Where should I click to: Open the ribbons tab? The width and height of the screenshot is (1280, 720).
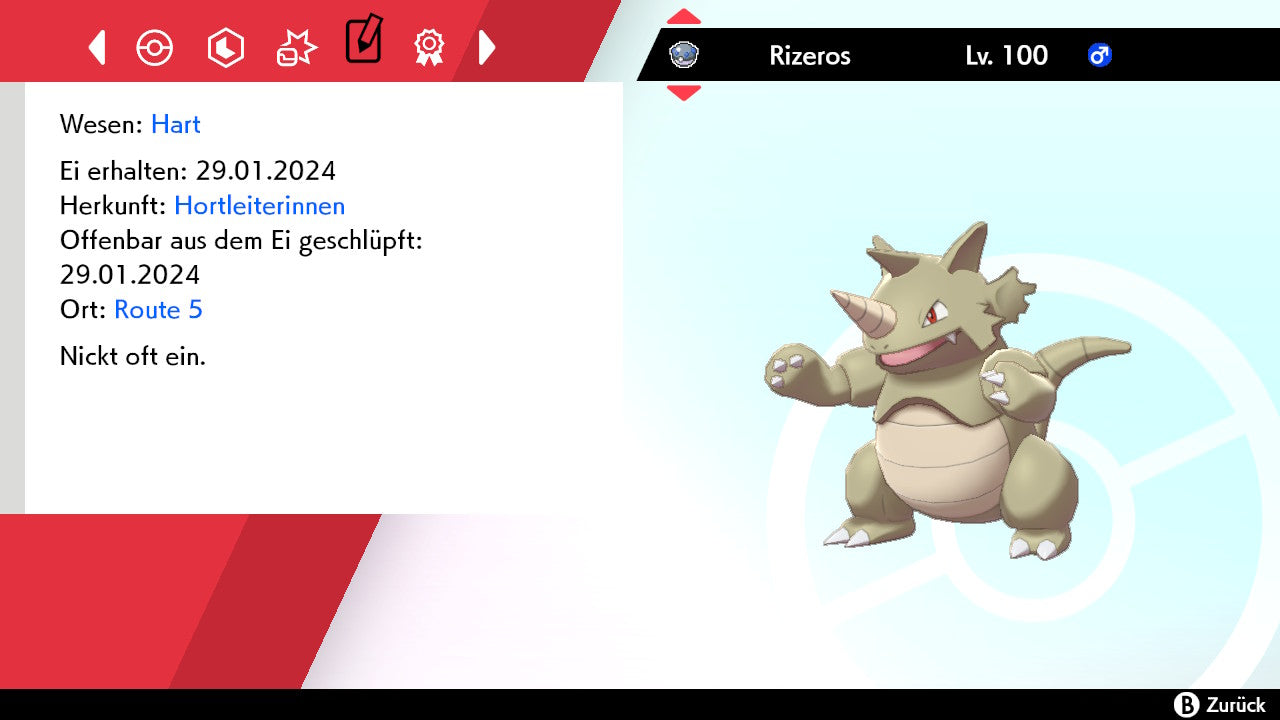(429, 47)
